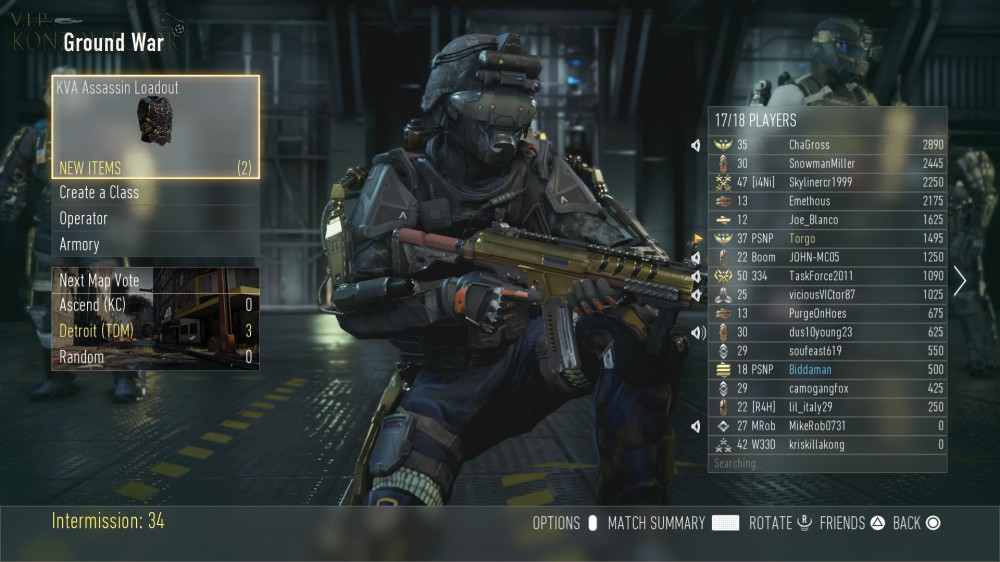
Task: Select TaskForce2011 in the lobby list
Action: point(827,276)
